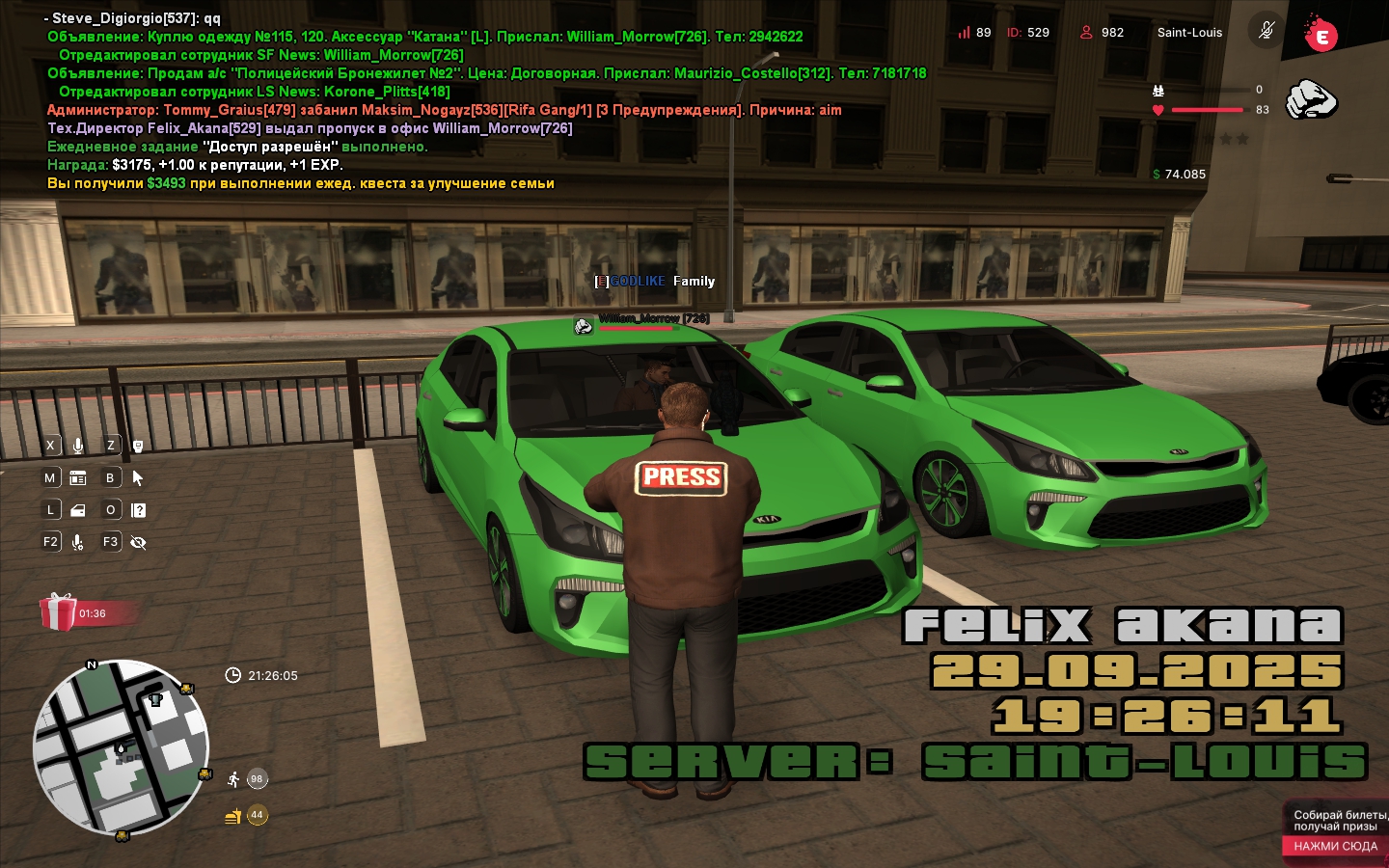Hide the HUD with the crossed-eye icon

138,542
